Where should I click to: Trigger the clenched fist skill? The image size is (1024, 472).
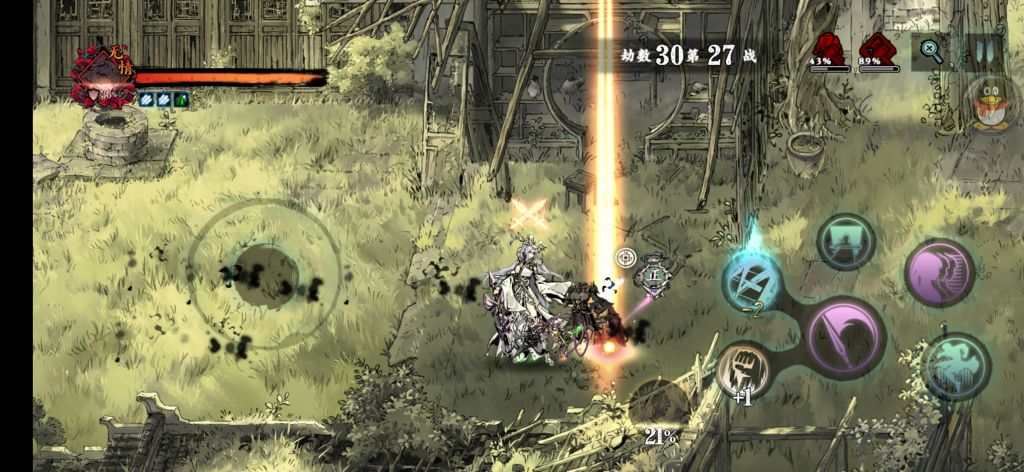point(743,368)
